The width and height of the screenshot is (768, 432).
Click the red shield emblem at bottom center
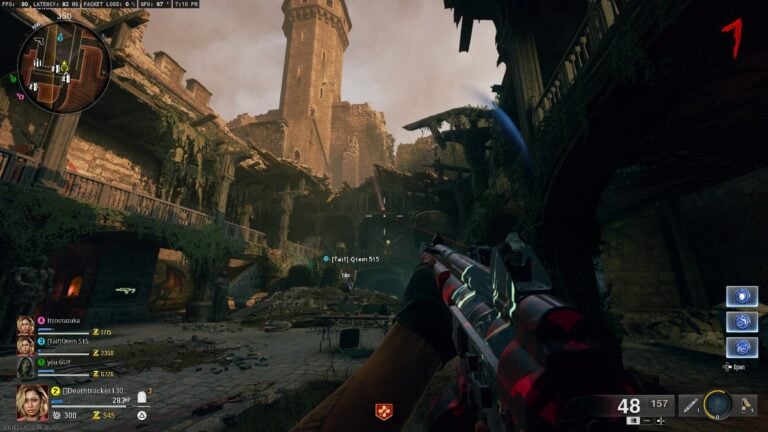(x=382, y=411)
